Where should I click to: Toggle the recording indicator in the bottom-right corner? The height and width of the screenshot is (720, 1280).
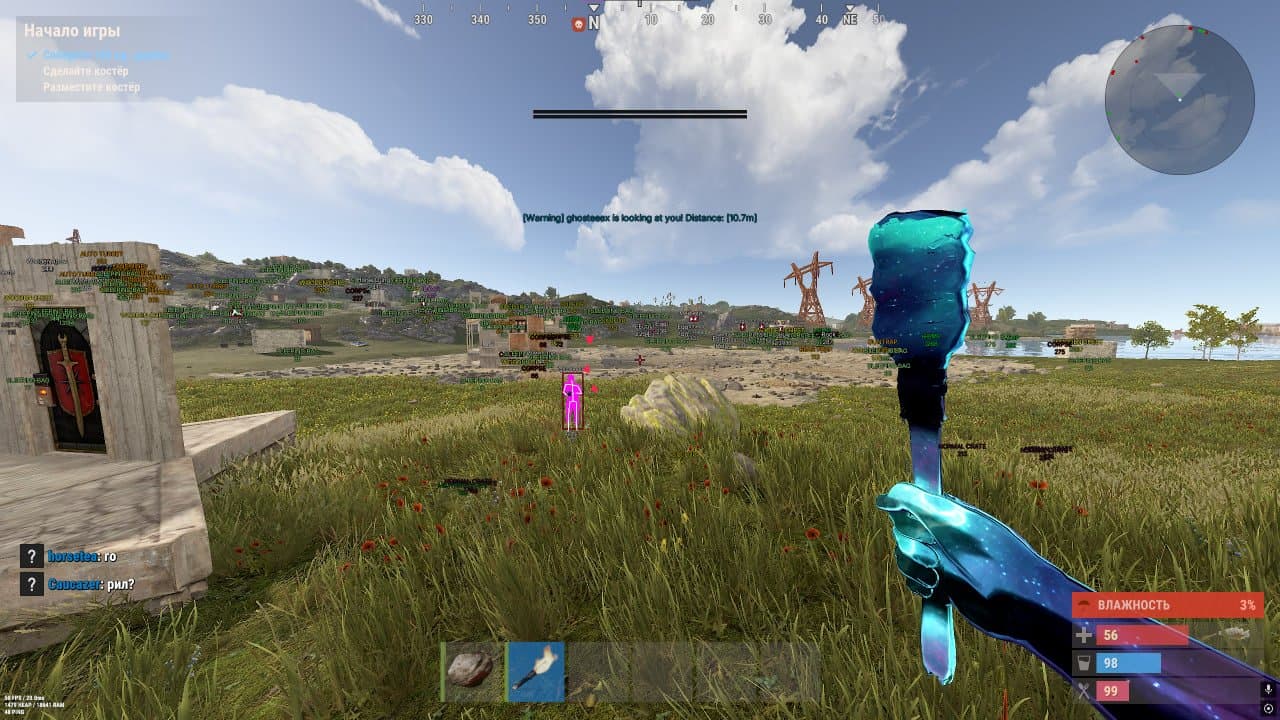pos(1268,709)
